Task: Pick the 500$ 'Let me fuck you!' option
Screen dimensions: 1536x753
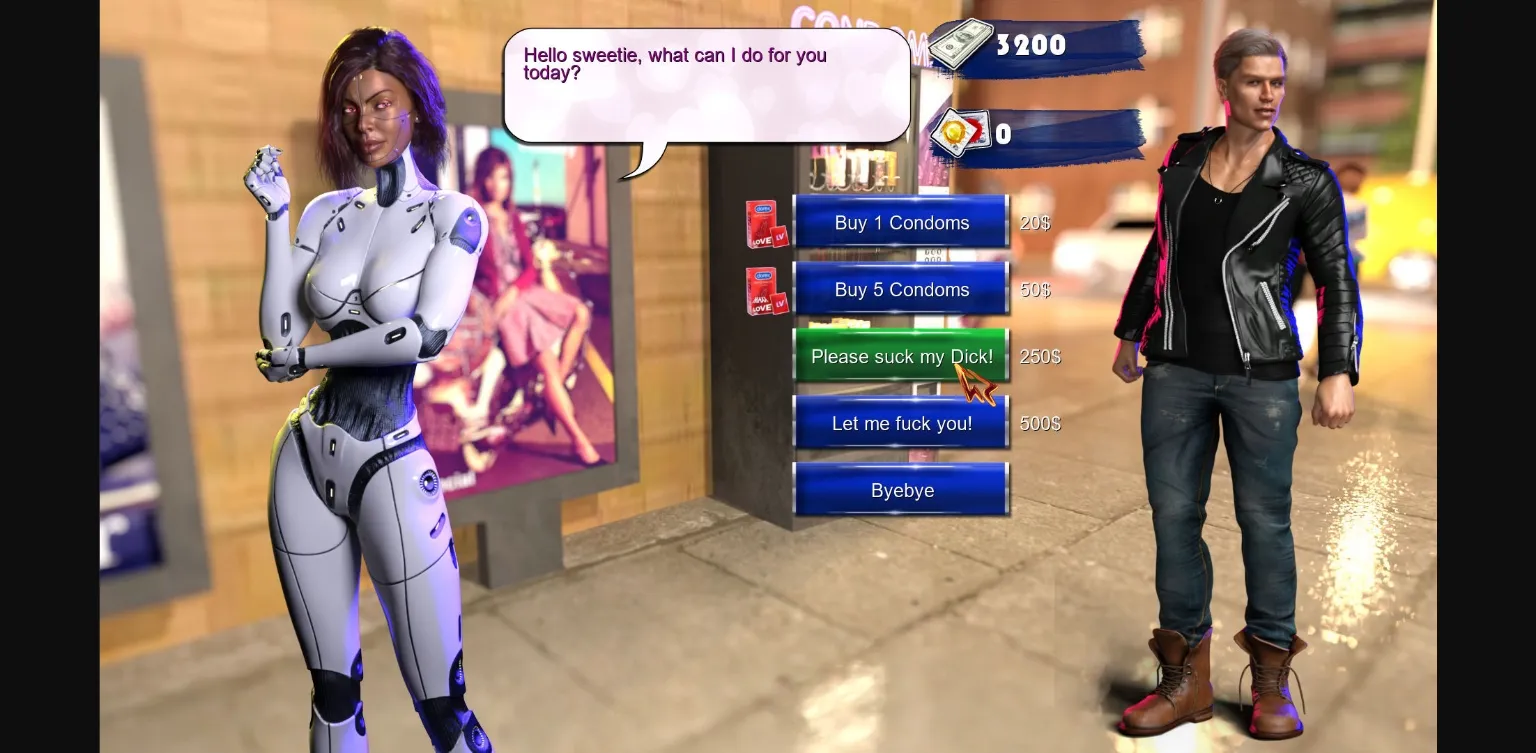Action: click(900, 423)
